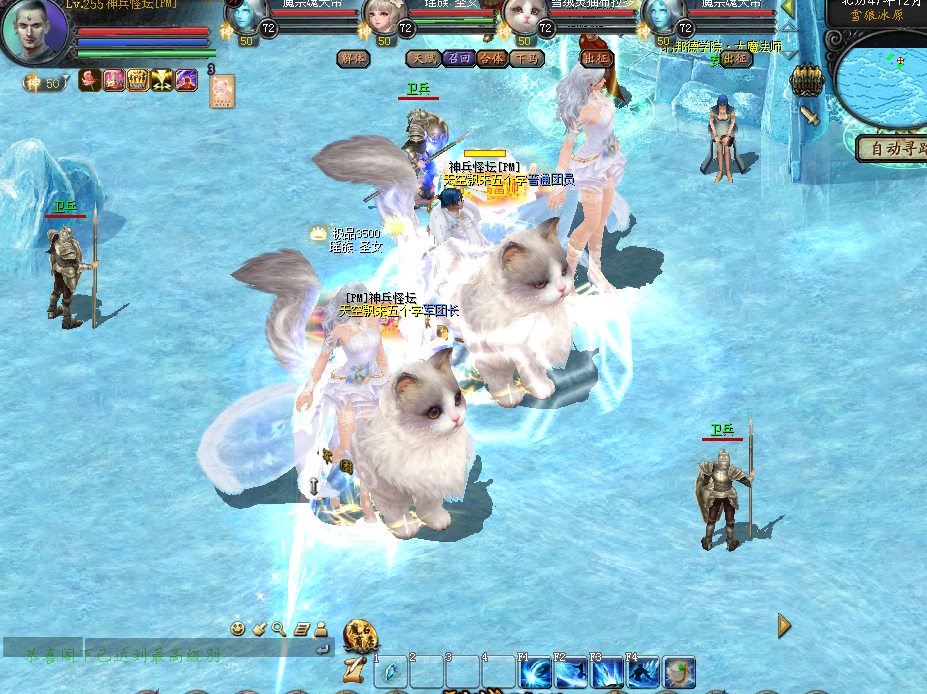927x694 pixels.
Task: Expand the yellow arrow at right edge
Action: click(x=784, y=626)
